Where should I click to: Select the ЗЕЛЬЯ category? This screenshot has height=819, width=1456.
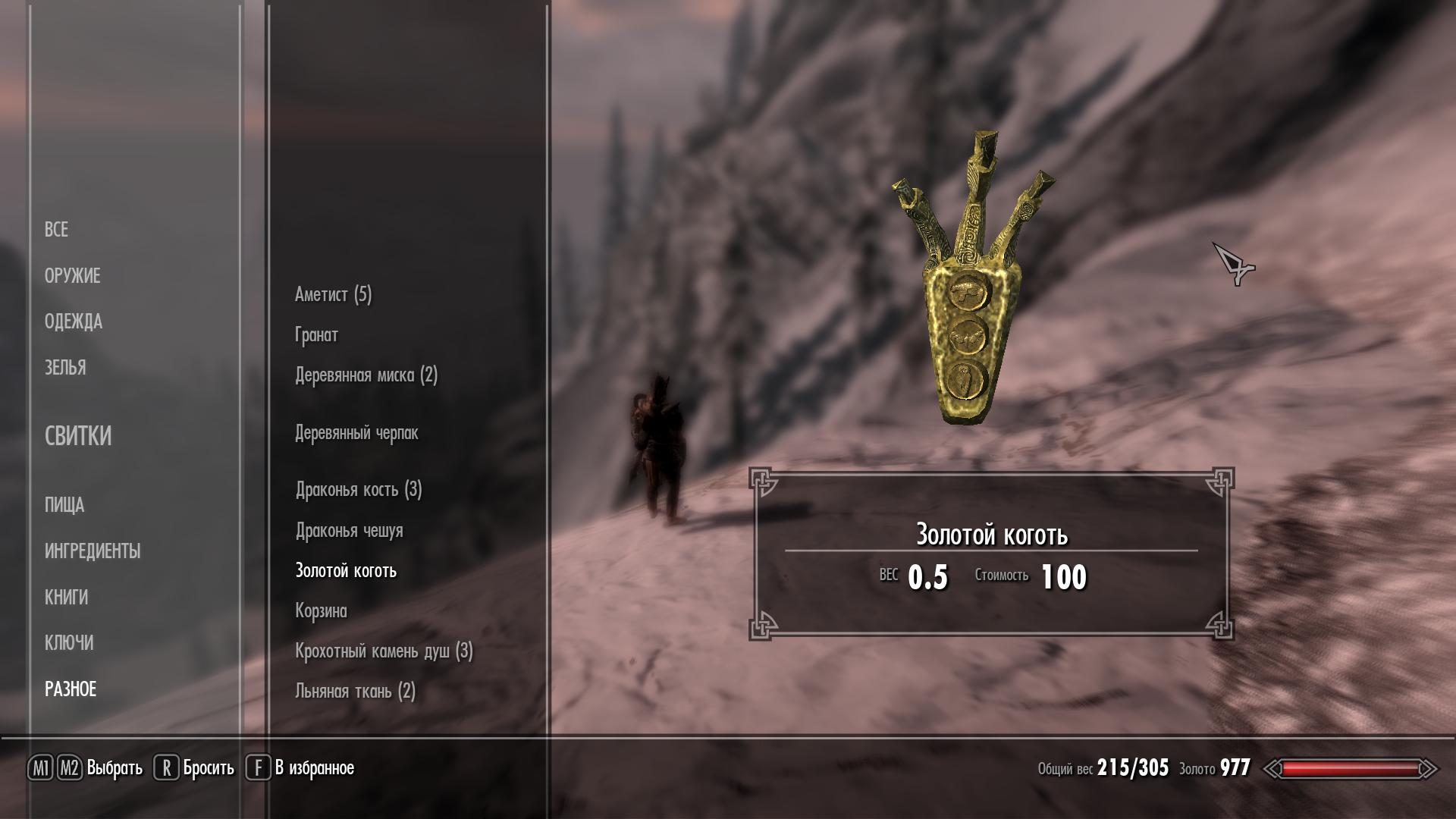tap(65, 368)
